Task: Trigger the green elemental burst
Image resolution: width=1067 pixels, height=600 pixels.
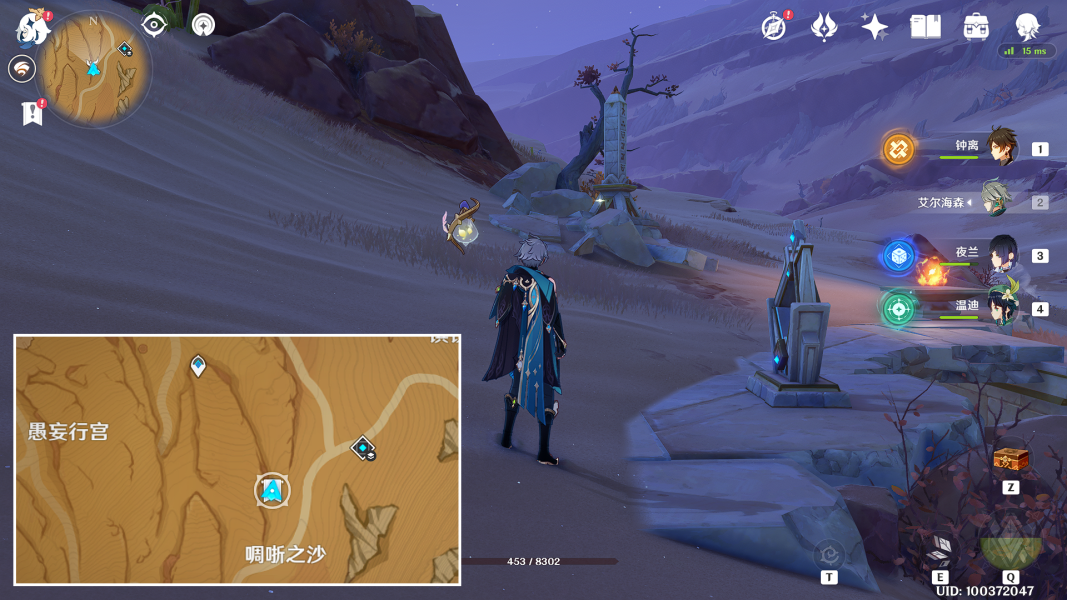Action: click(1010, 548)
